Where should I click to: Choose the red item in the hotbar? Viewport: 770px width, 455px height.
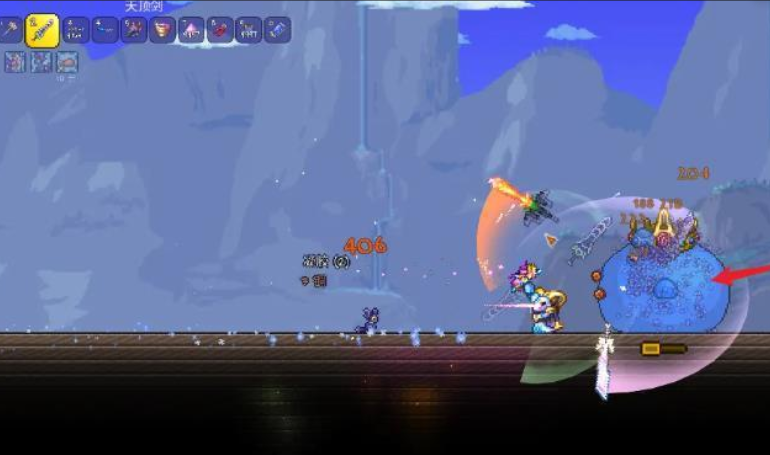(220, 30)
